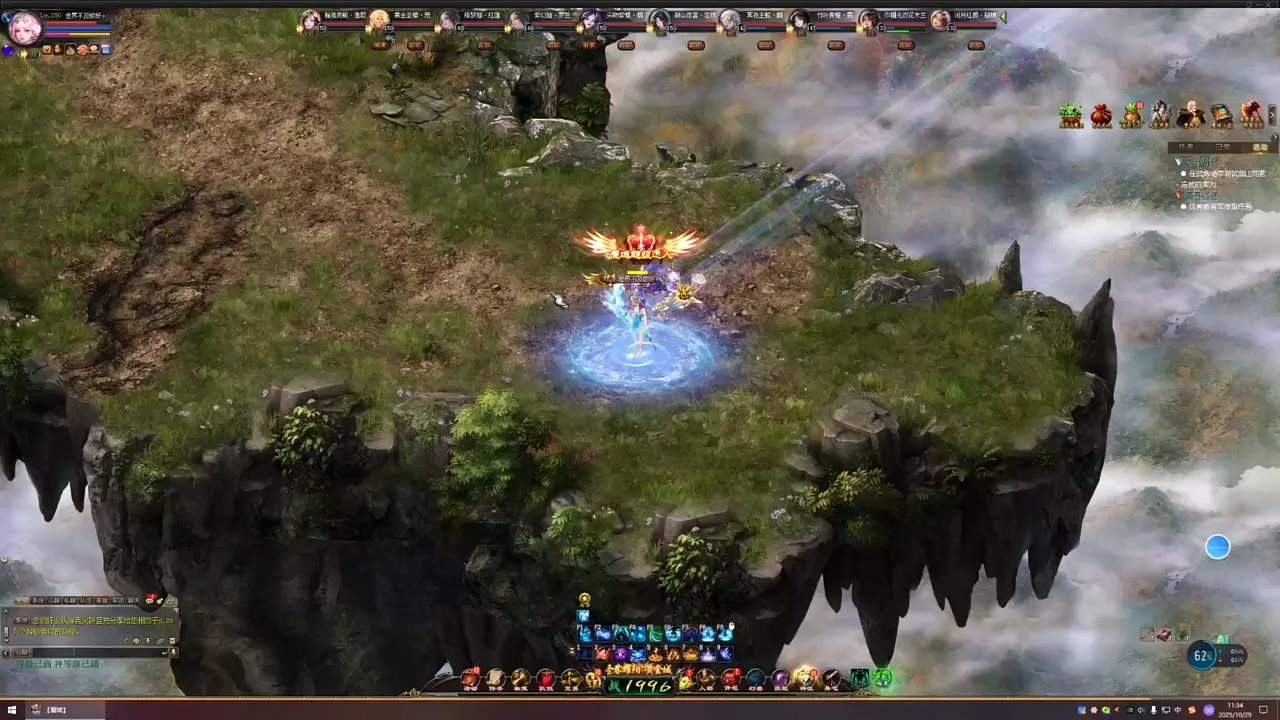Click the right-pointing chevron beside activity icons
The image size is (1280, 720).
[x=1272, y=113]
